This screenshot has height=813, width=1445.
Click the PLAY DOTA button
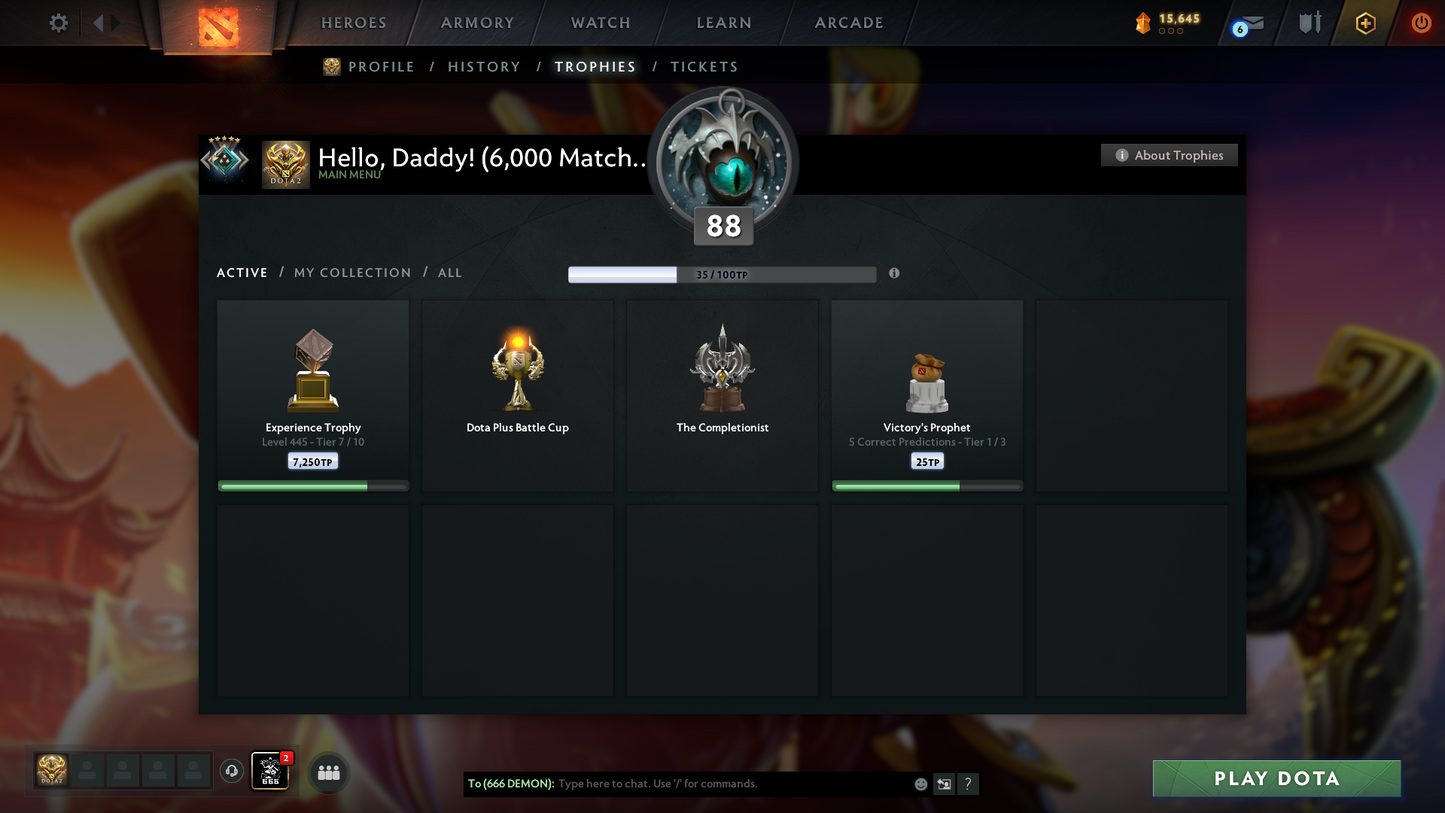click(x=1276, y=778)
